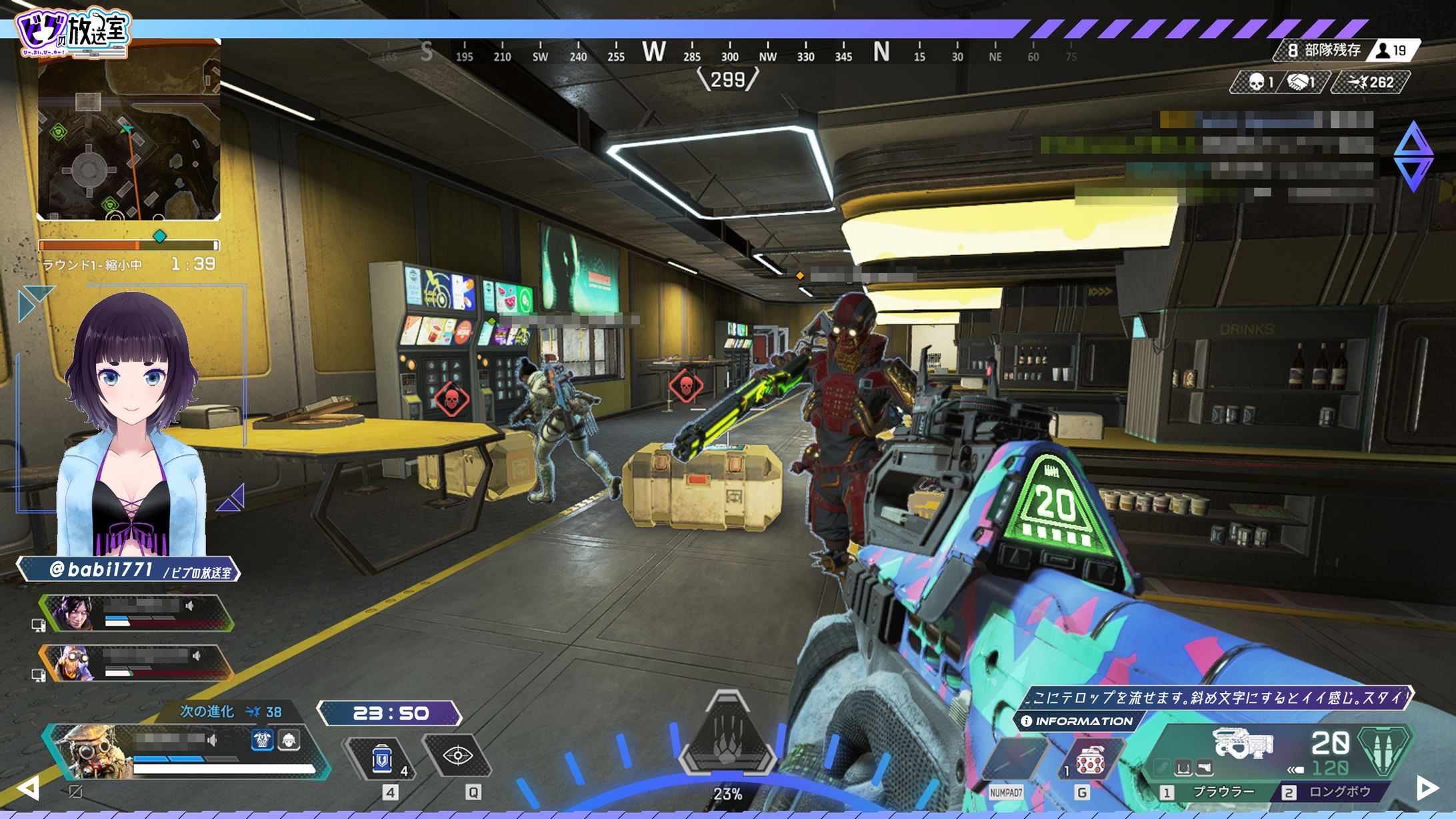This screenshot has width=1456, height=819.
Task: Click the @babi1771 nameplate
Action: [129, 570]
